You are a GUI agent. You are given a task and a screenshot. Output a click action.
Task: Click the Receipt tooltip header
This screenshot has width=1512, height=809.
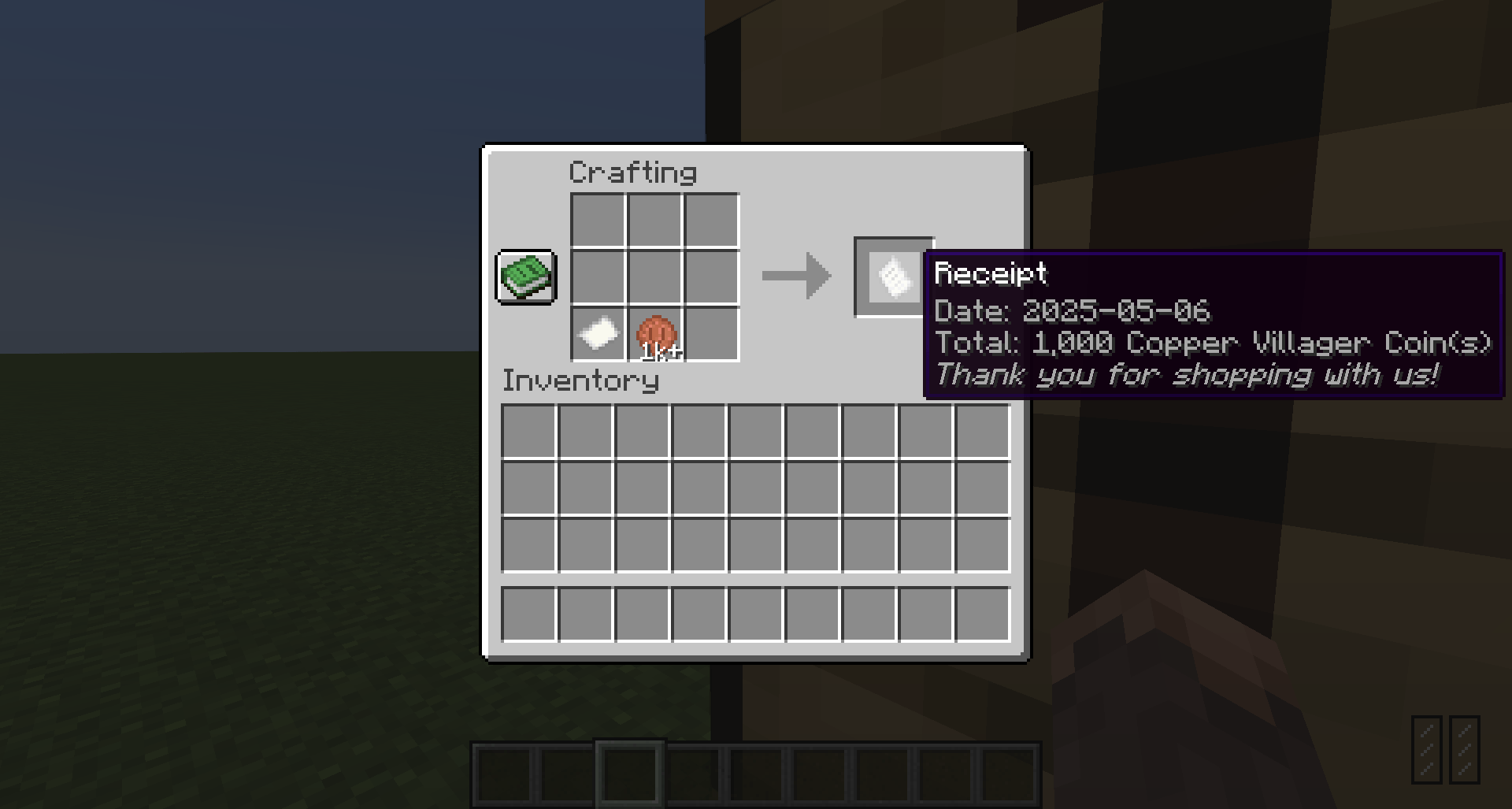(x=989, y=274)
